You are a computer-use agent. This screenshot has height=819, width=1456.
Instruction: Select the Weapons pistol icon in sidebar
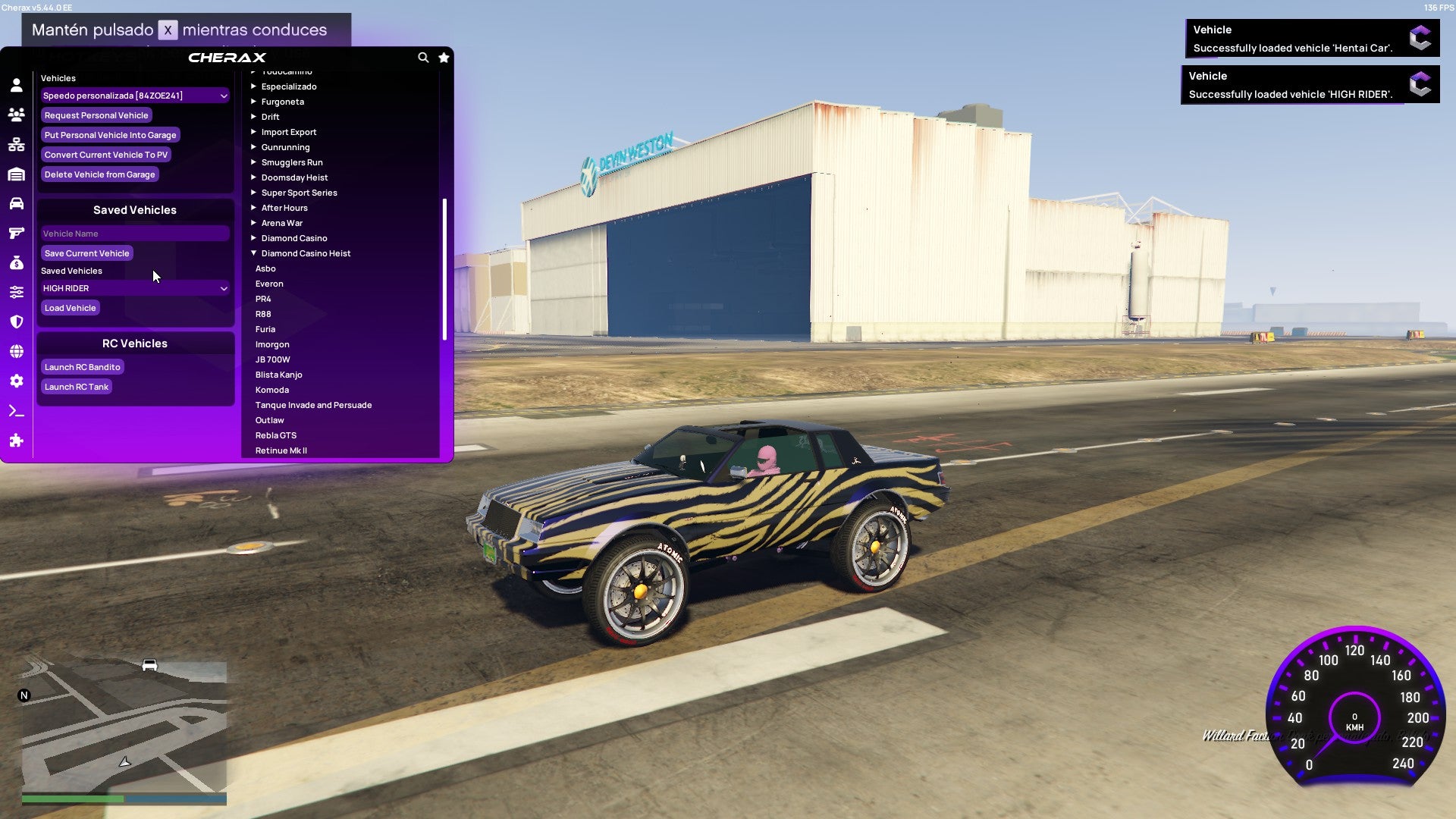(x=15, y=233)
